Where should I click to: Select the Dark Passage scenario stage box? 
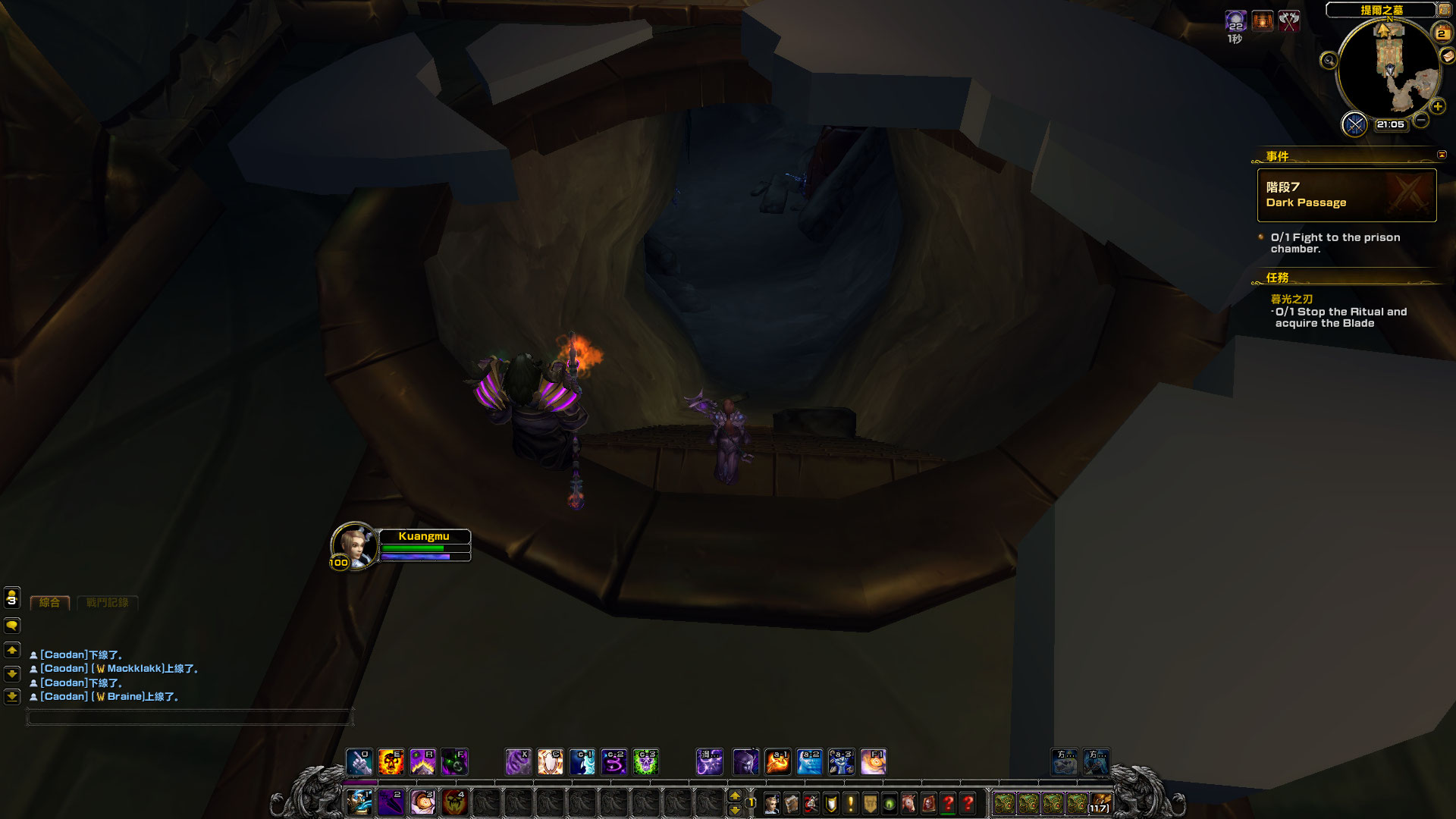click(x=1346, y=195)
